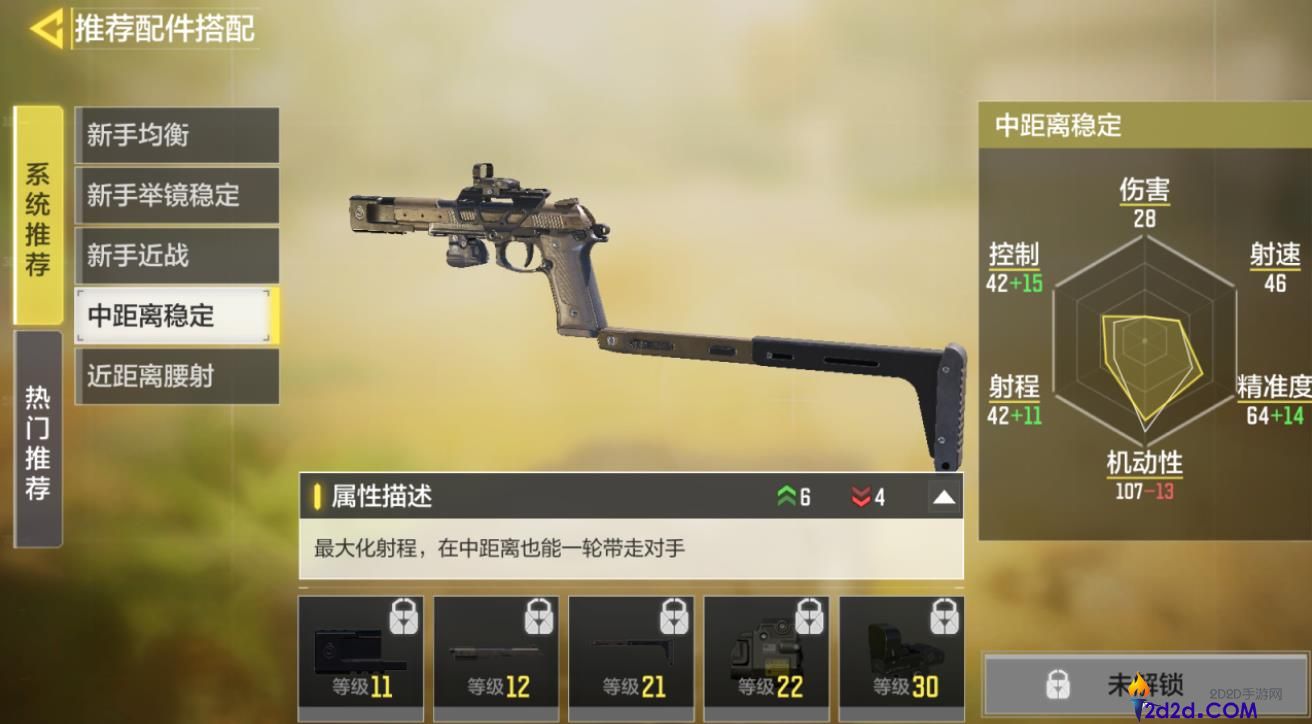
Task: Select the 新手近战 preset button
Action: pos(176,256)
